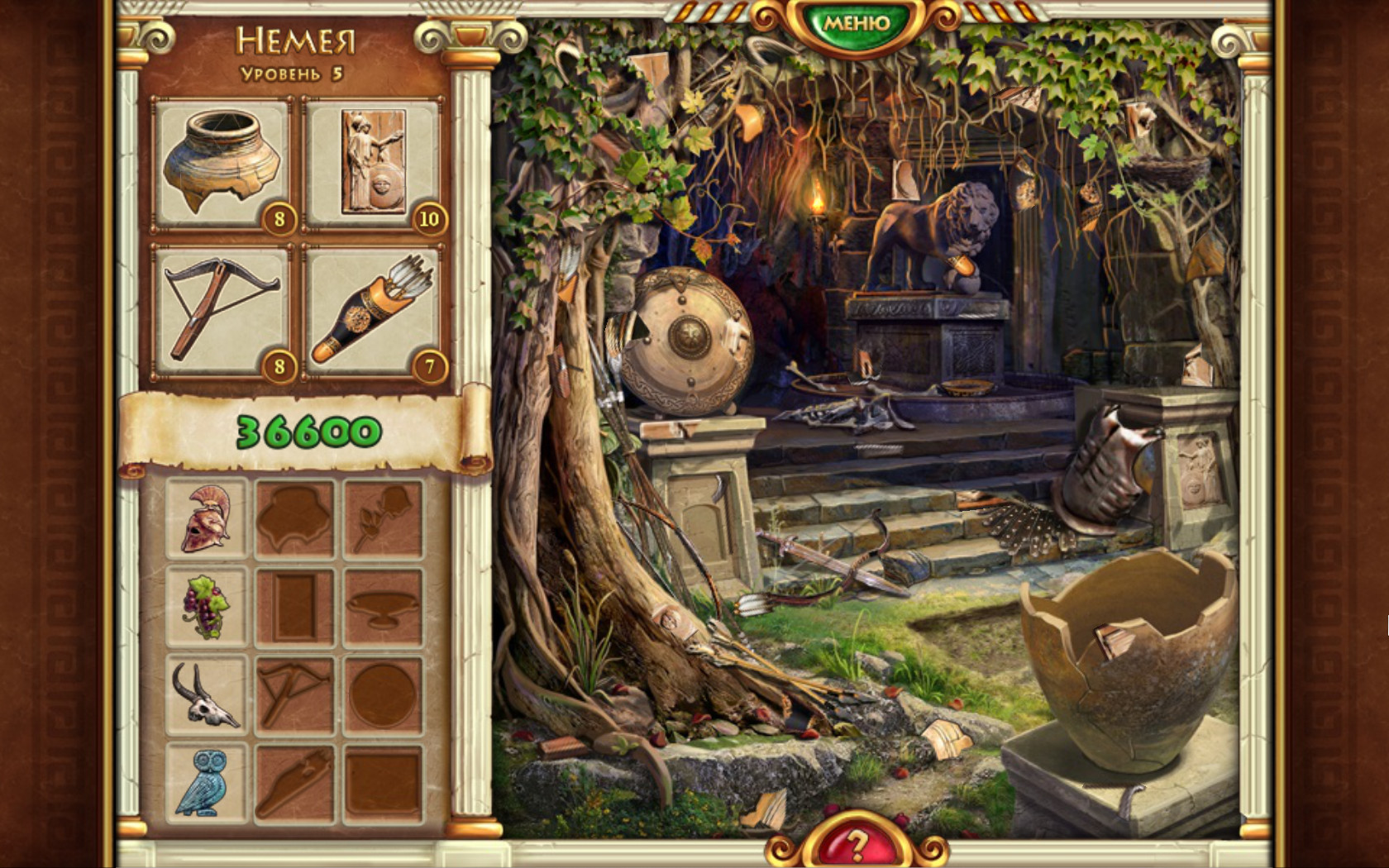
Task: Click the red question mark hint button
Action: click(x=856, y=845)
